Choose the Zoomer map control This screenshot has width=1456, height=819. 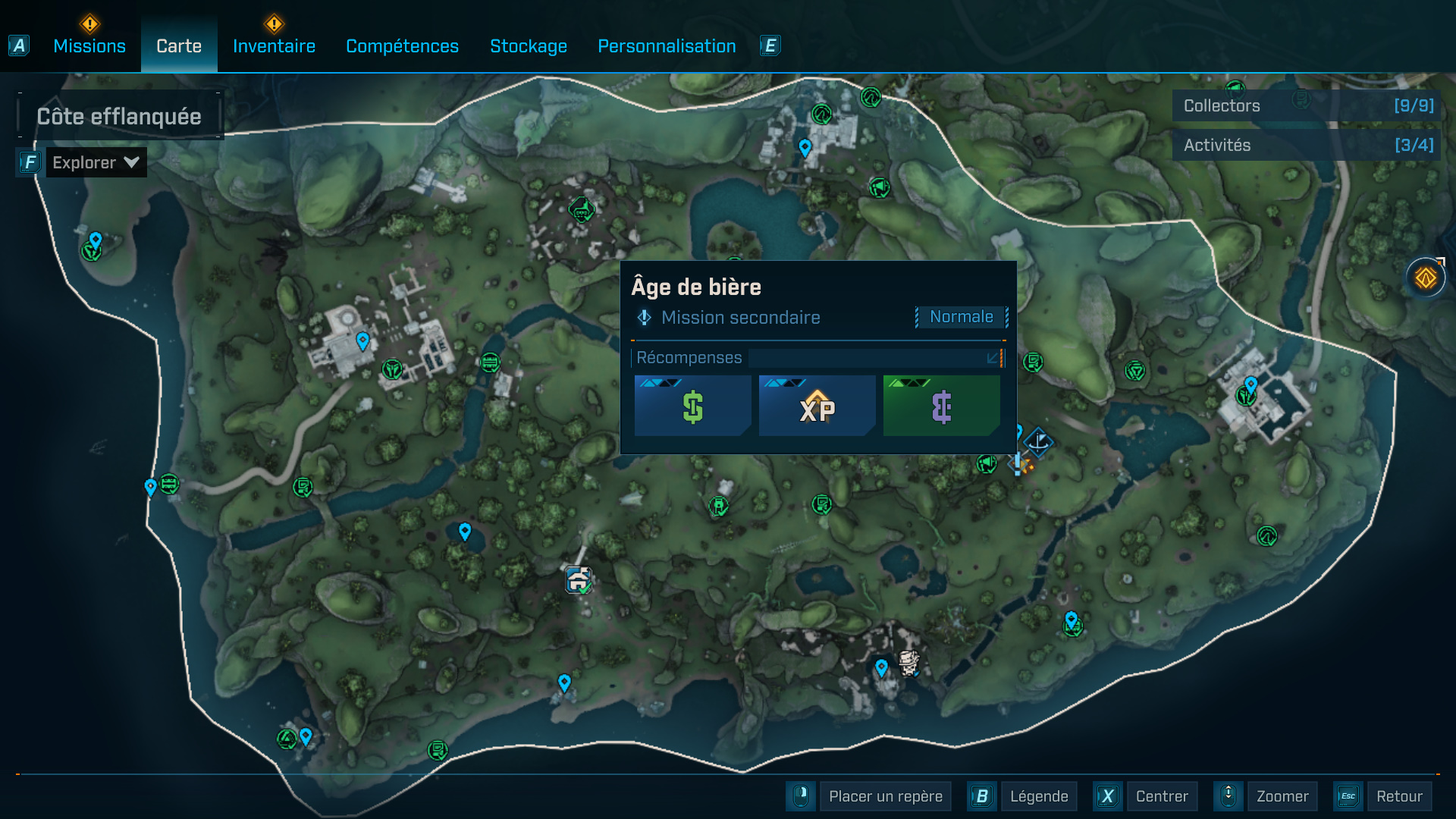point(1282,796)
